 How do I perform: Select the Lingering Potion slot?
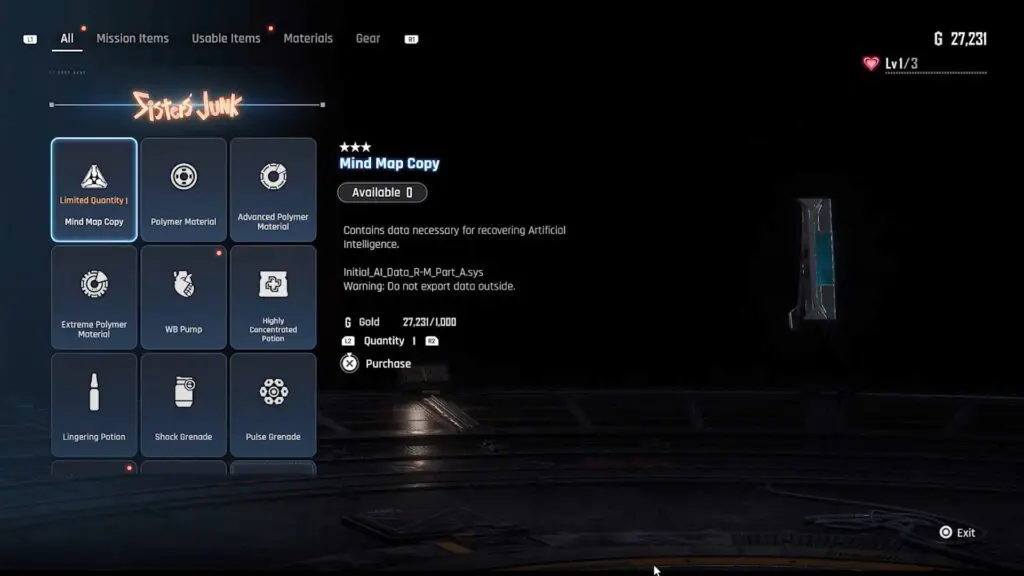94,404
